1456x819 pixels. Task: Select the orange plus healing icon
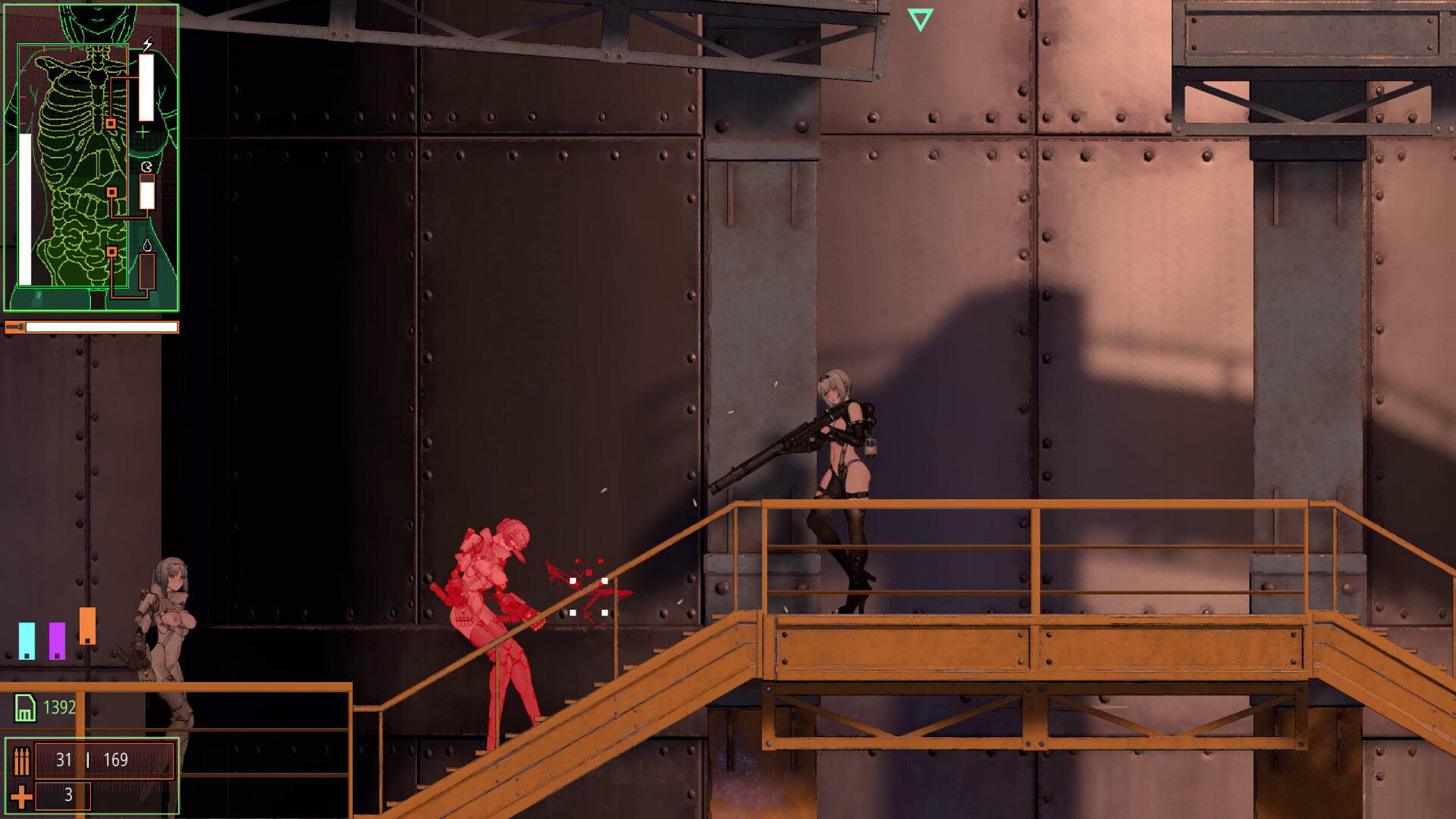pos(21,796)
